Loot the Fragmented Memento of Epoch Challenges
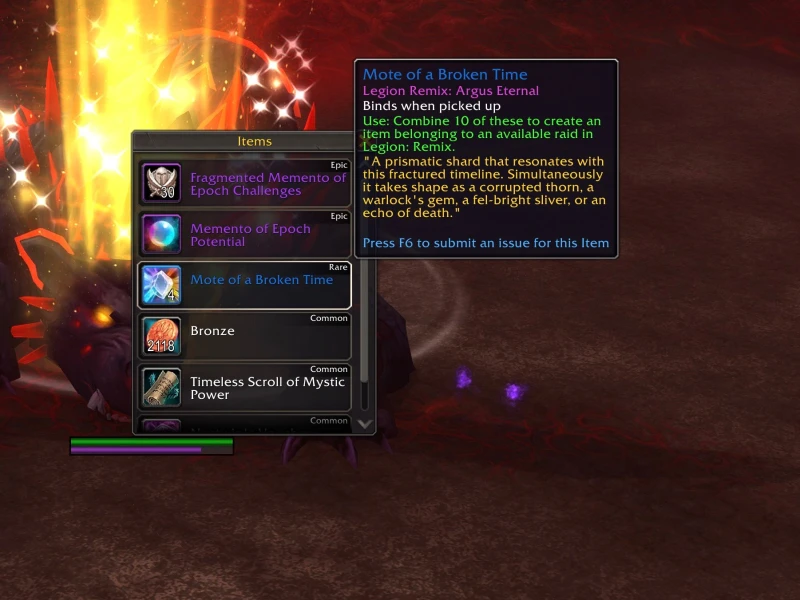The width and height of the screenshot is (800, 600). pyautogui.click(x=245, y=184)
